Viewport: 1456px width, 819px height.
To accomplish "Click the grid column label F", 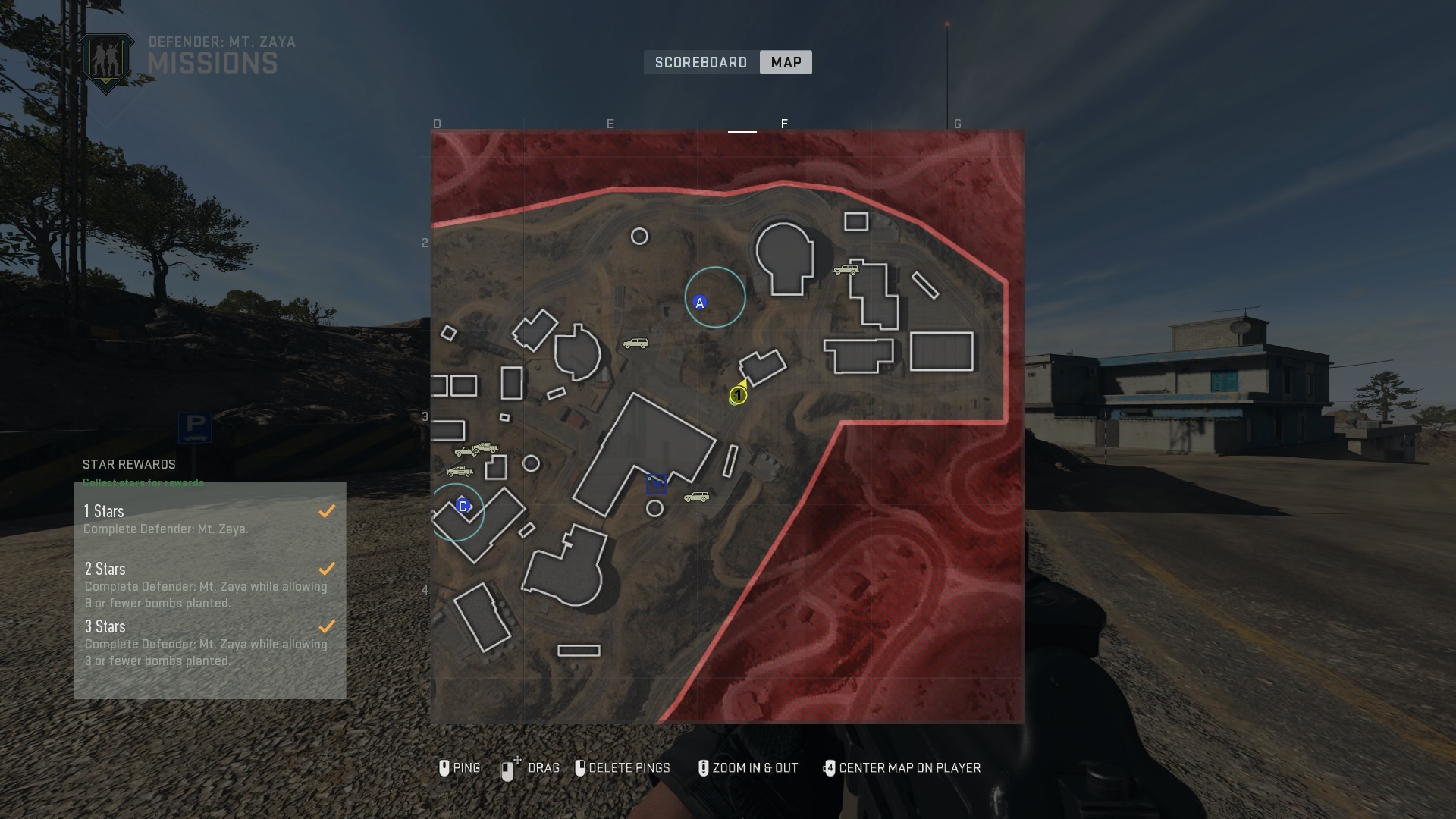I will click(x=785, y=124).
